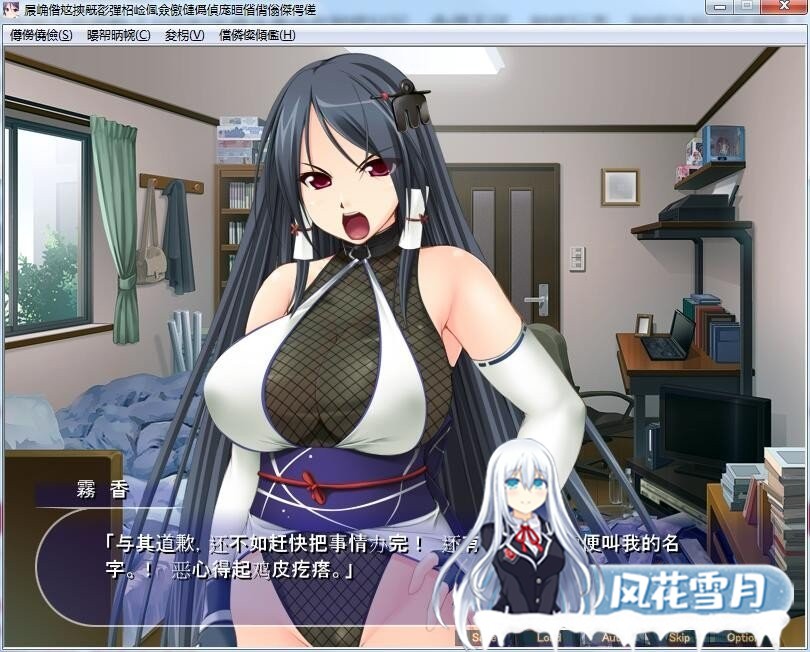Open the Load screen

coord(549,637)
